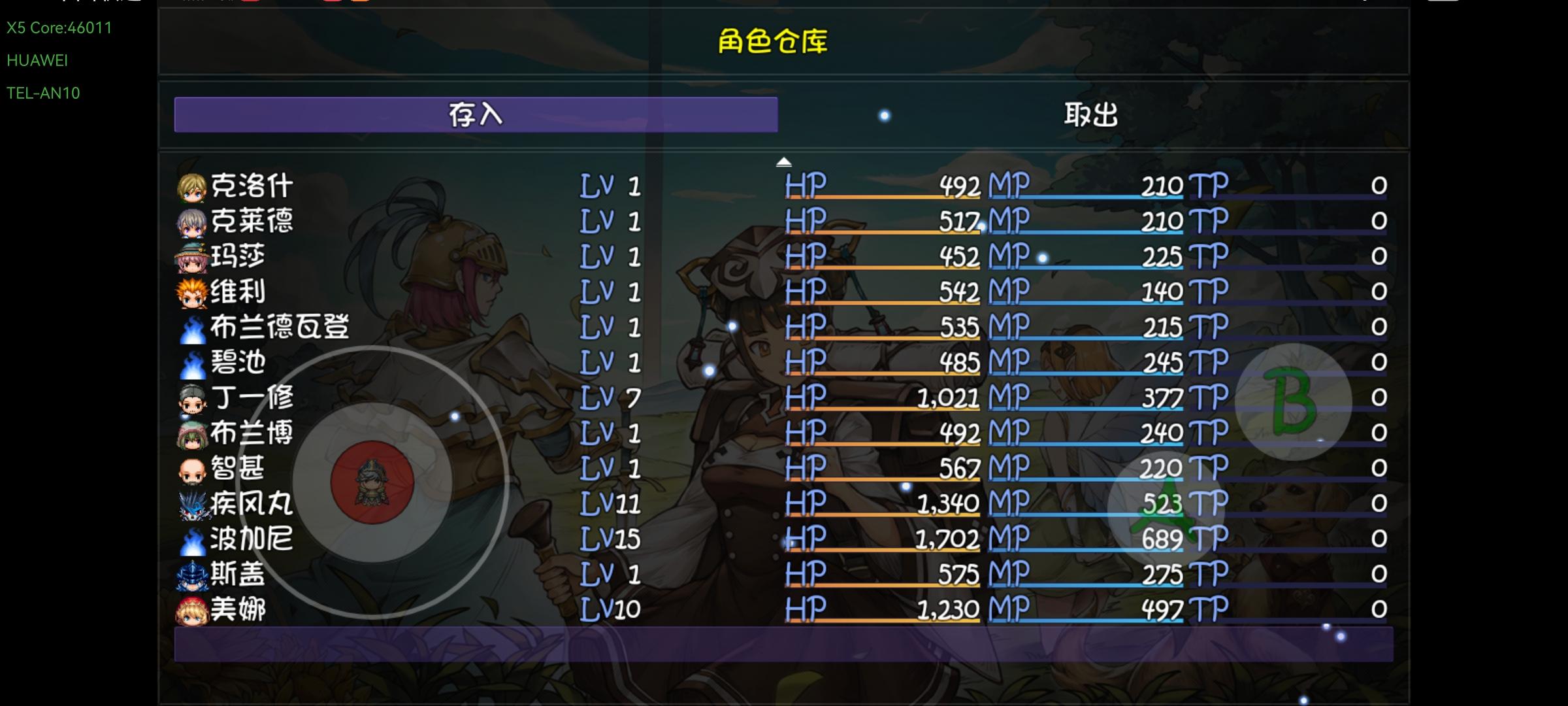Viewport: 1568px width, 706px height.
Task: Click the portrait icon of 克莱德
Action: tap(192, 220)
